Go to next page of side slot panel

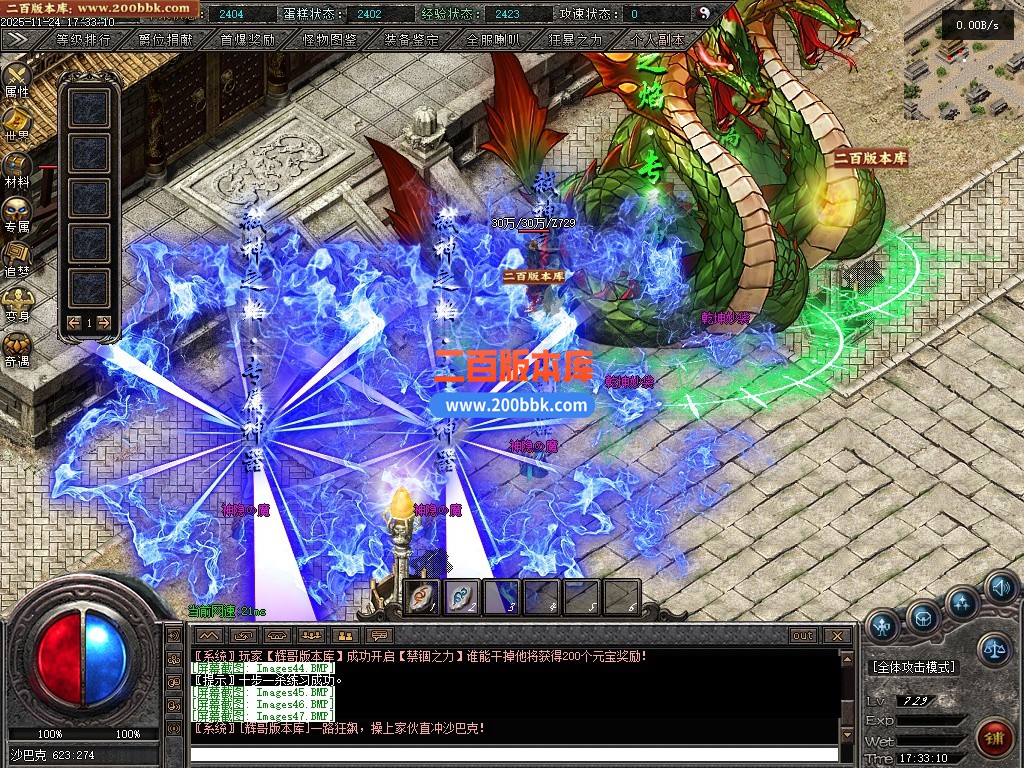[x=104, y=322]
